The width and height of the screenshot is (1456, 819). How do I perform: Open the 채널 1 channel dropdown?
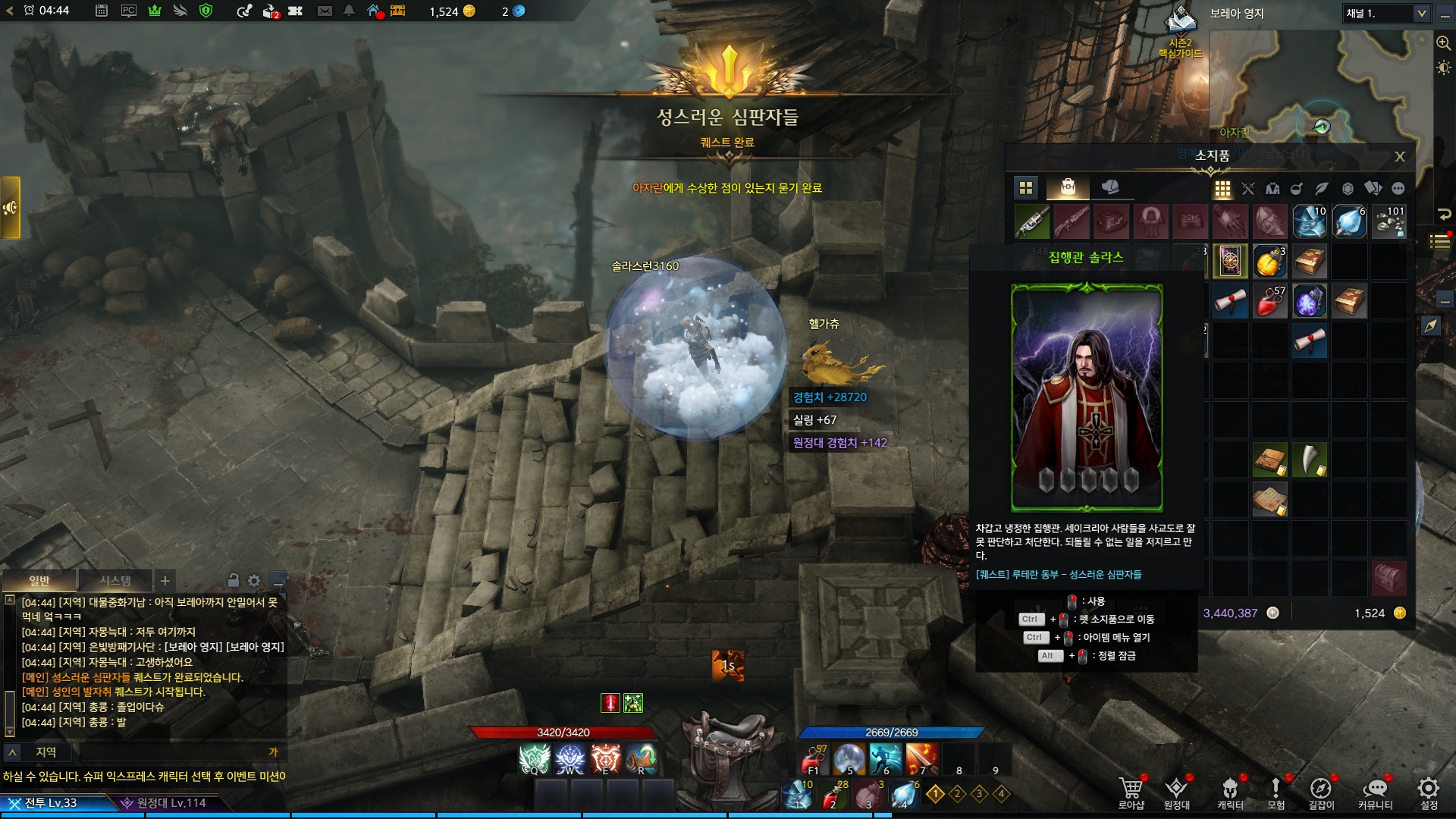(x=1387, y=14)
